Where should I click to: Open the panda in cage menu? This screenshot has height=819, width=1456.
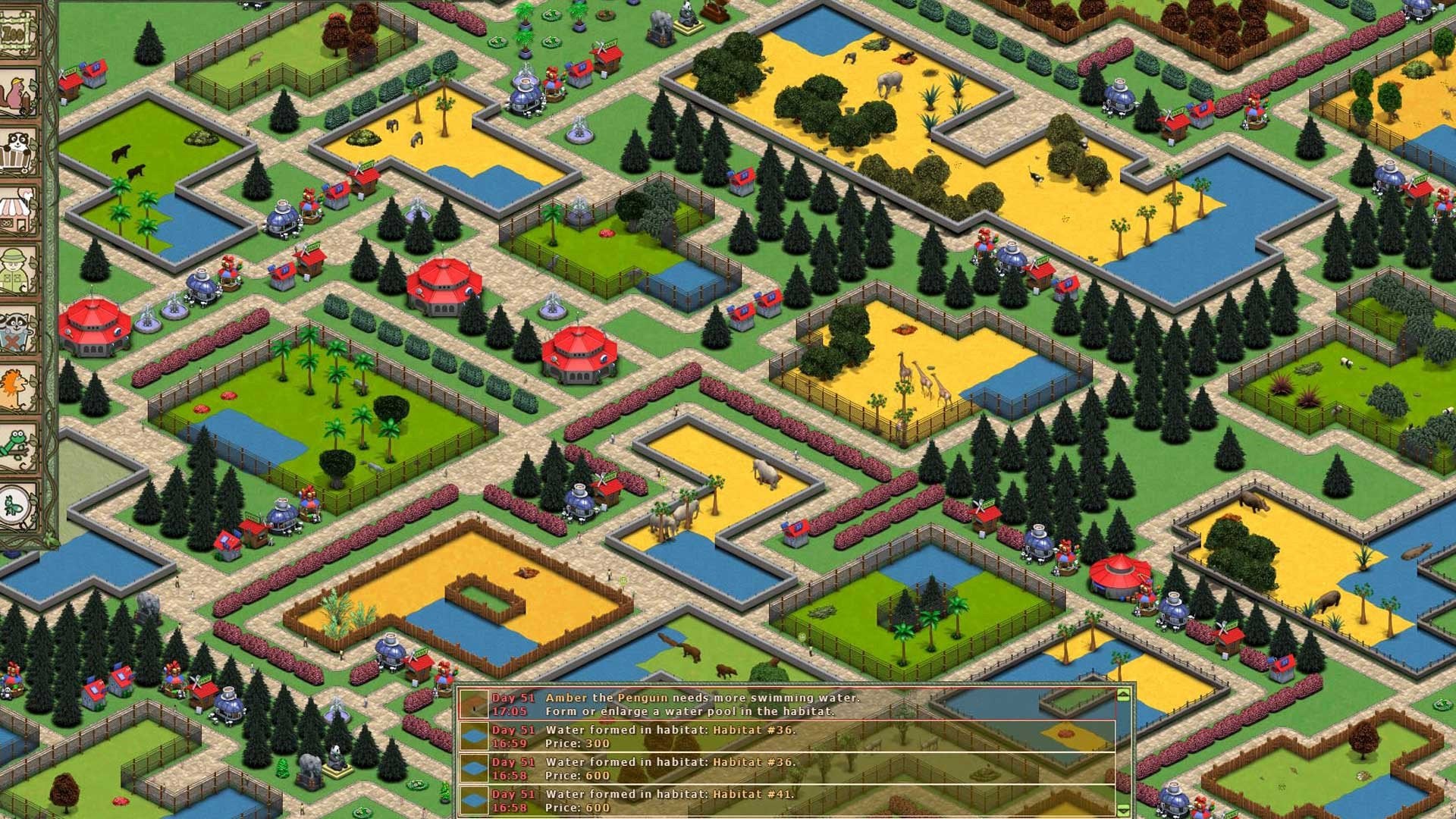click(18, 152)
